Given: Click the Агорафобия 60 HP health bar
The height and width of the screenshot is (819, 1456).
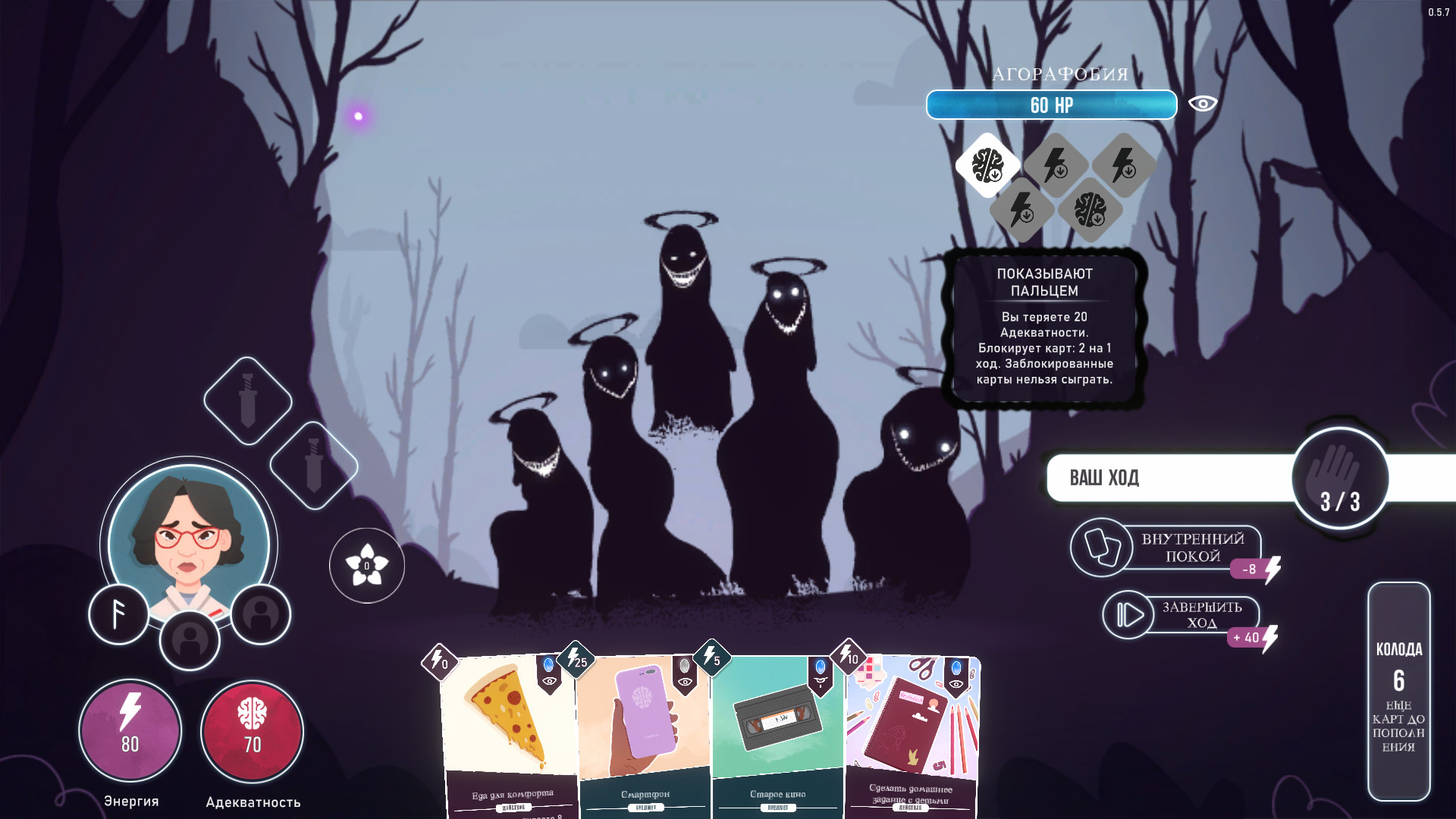Looking at the screenshot, I should (1050, 105).
